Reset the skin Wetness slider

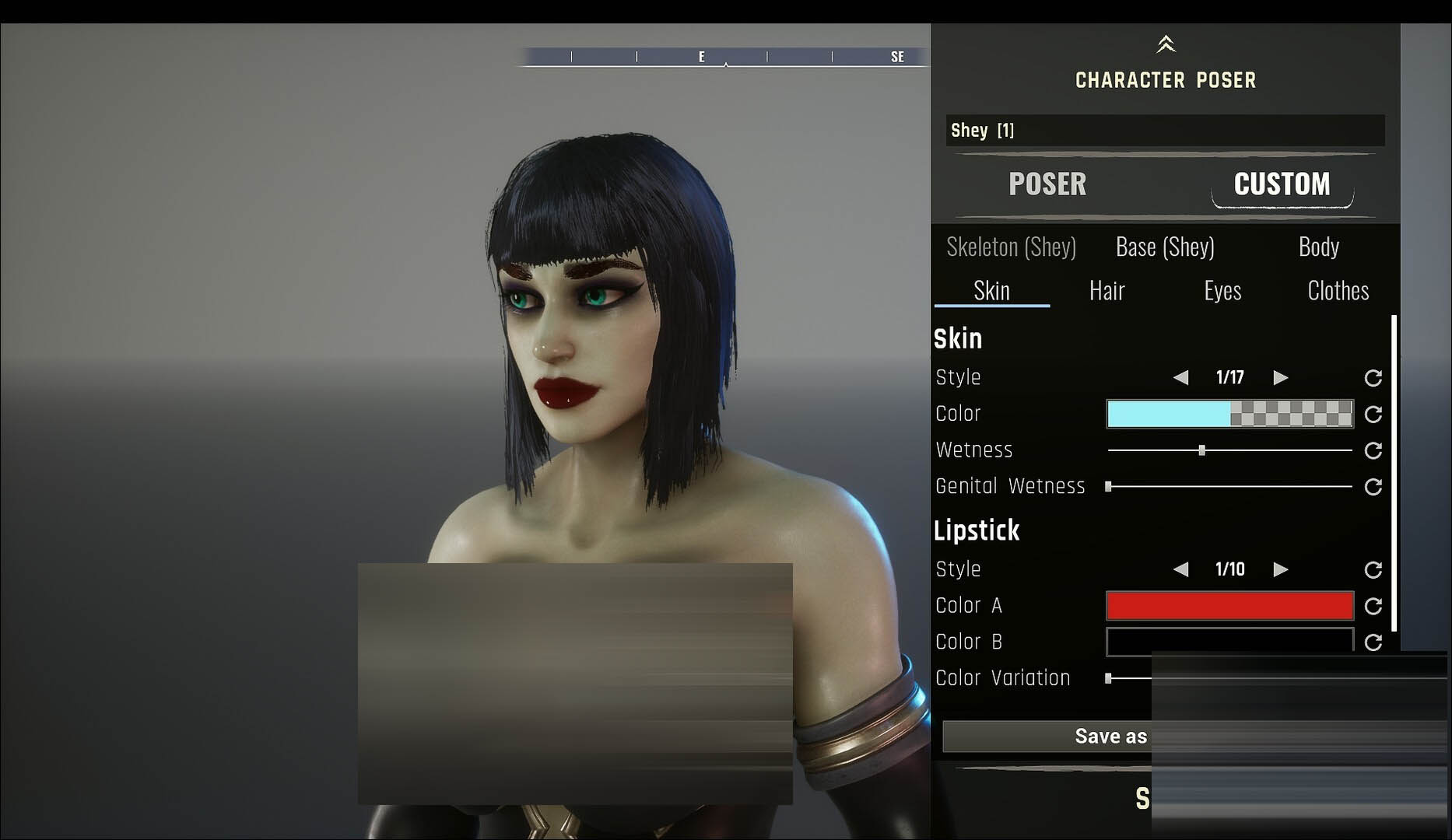click(1373, 450)
